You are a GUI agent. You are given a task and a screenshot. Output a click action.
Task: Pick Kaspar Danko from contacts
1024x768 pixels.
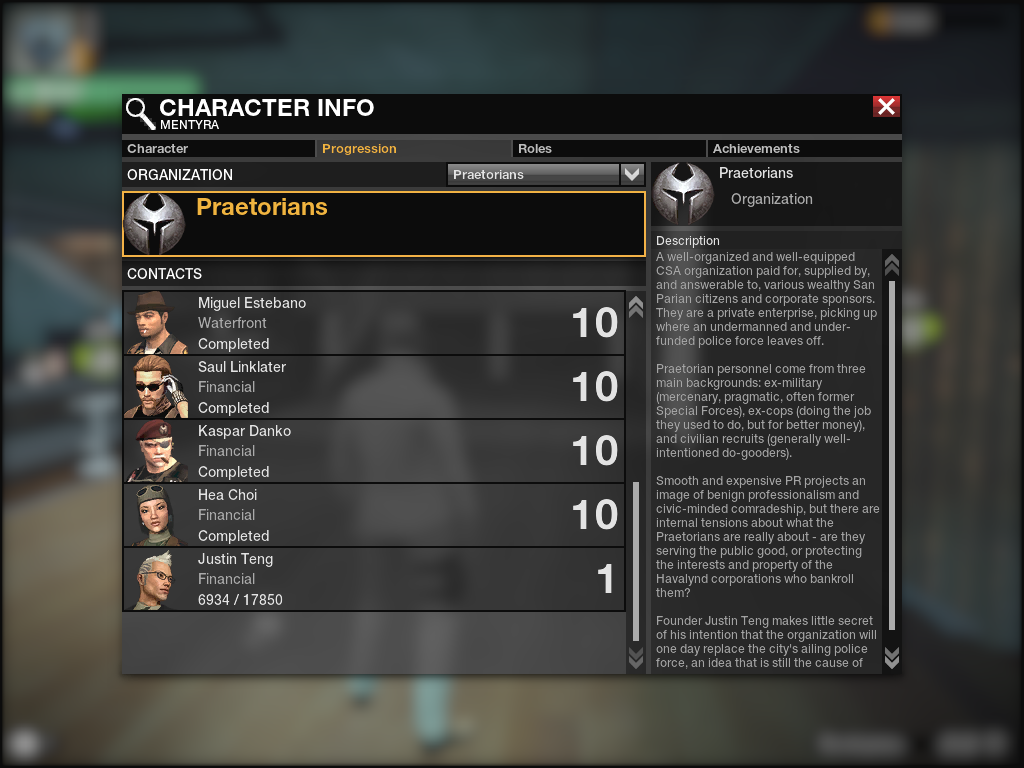[373, 451]
